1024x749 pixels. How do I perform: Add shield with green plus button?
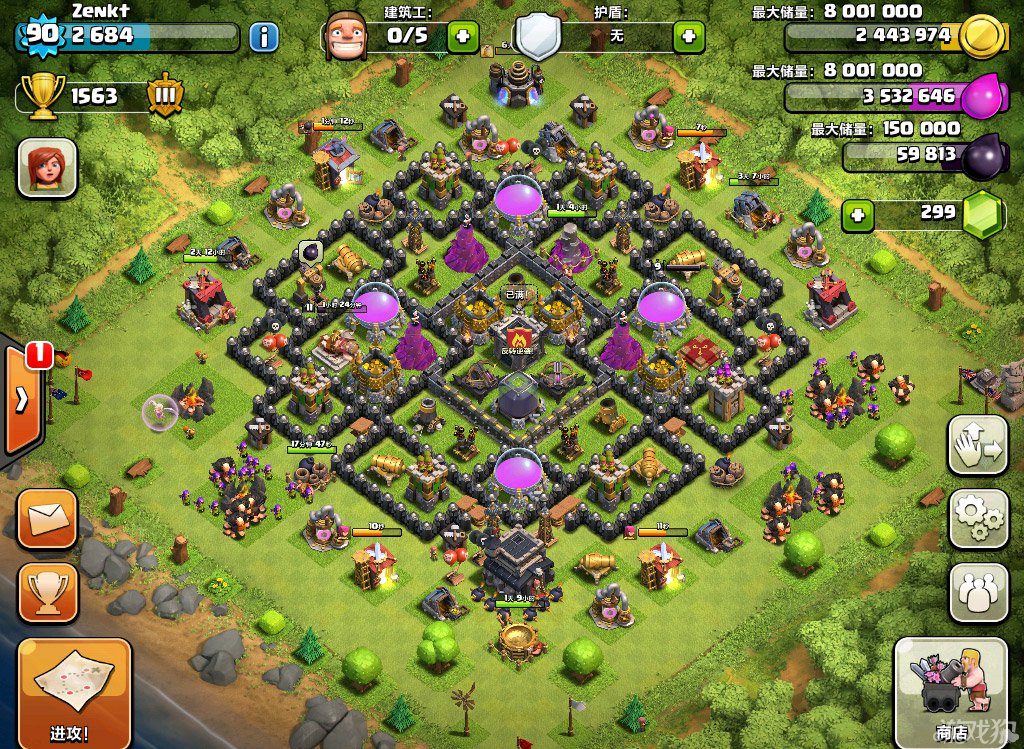[688, 37]
